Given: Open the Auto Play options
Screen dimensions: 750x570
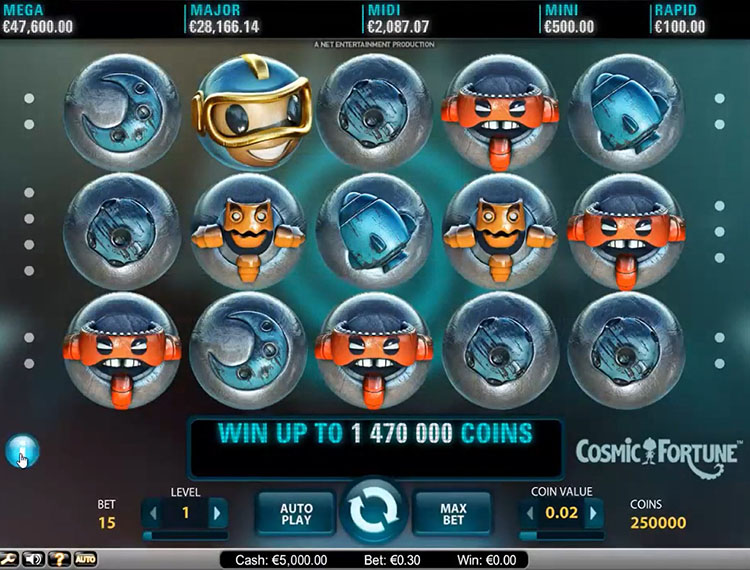Looking at the screenshot, I should [296, 513].
